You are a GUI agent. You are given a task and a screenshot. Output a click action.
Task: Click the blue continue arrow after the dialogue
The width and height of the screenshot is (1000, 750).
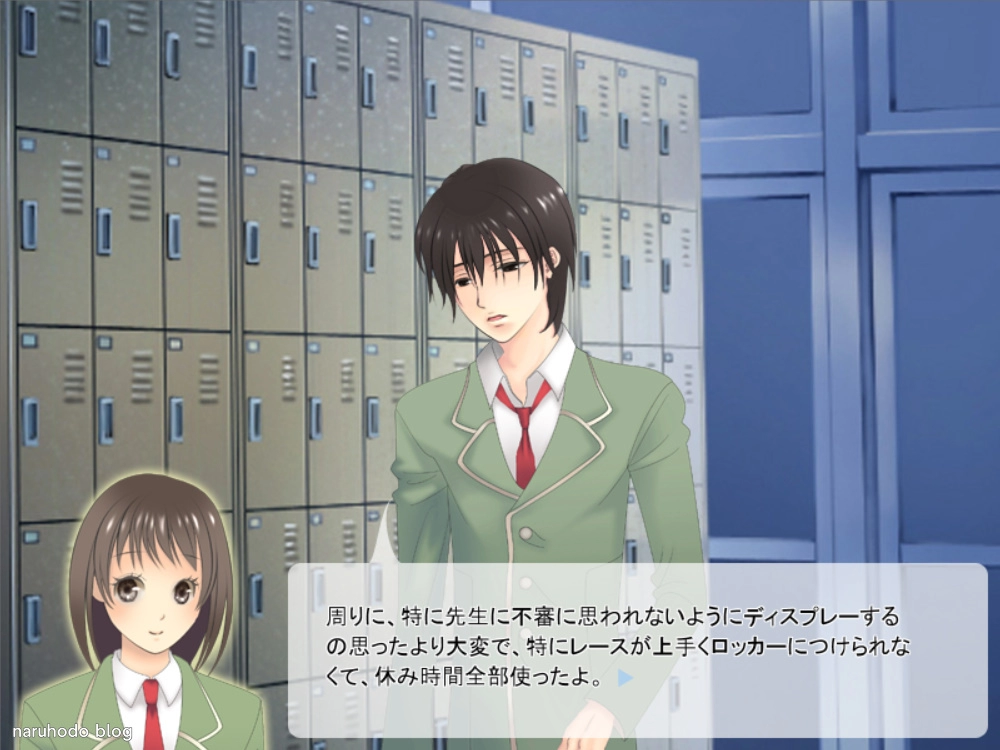[625, 678]
